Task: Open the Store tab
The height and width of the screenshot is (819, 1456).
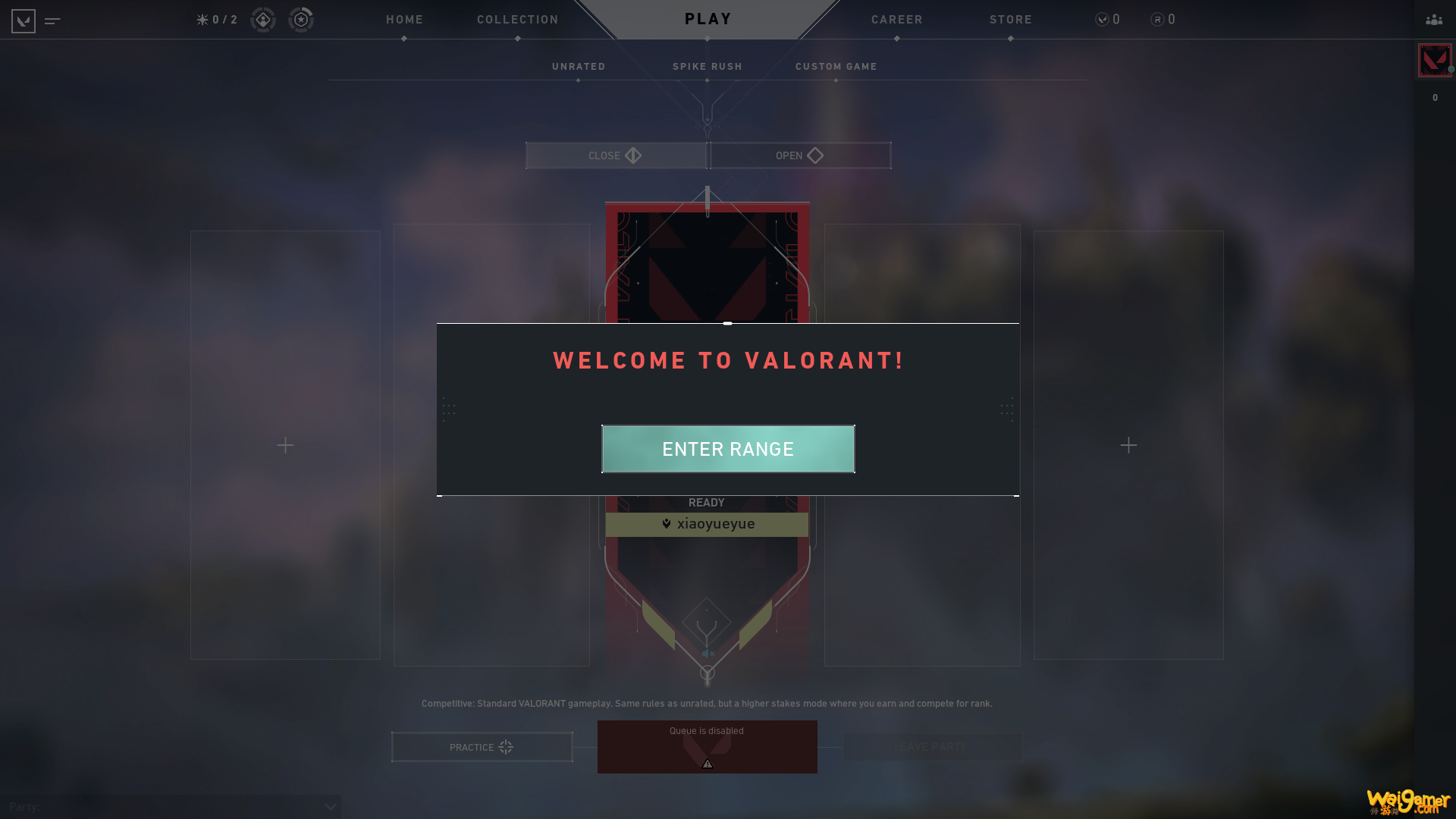Action: [1010, 20]
